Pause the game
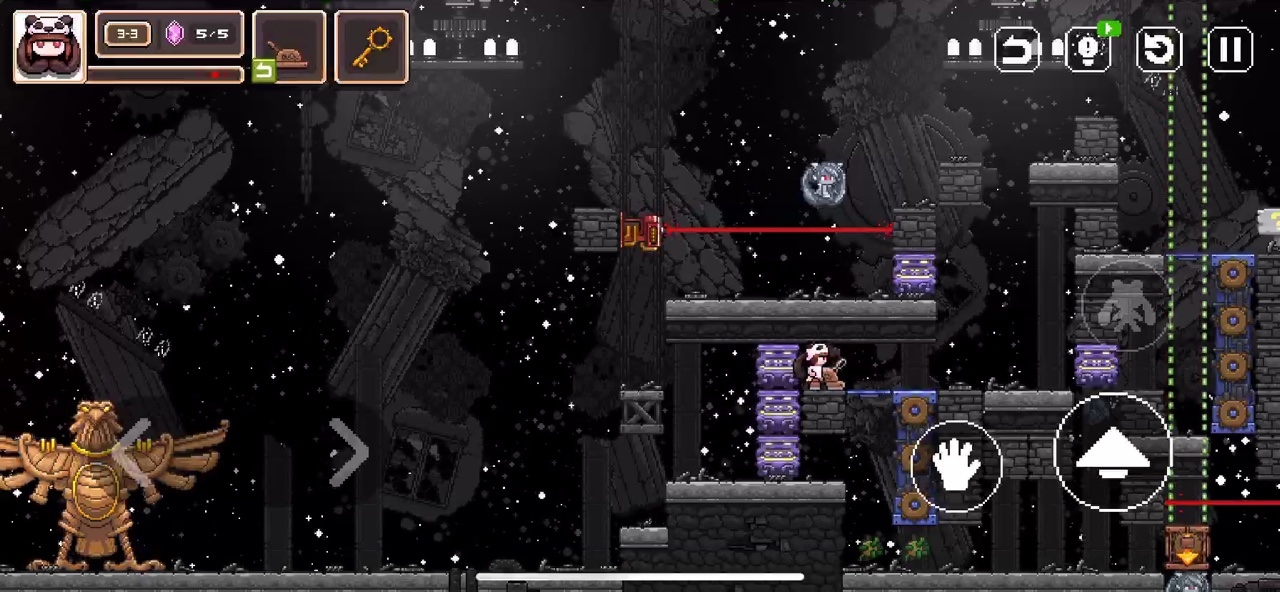 tap(1231, 49)
